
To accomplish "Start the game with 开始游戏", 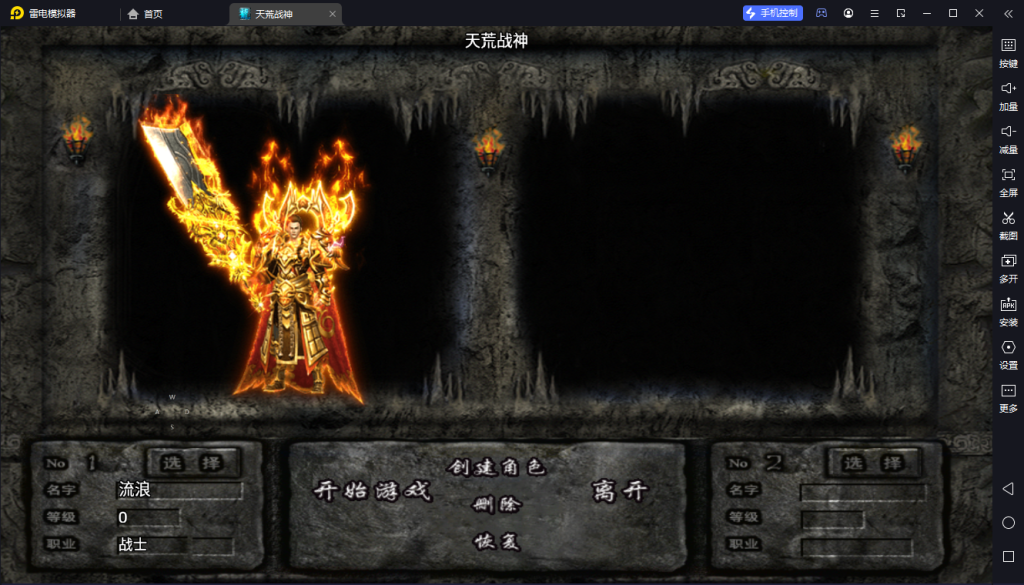I will click(372, 491).
